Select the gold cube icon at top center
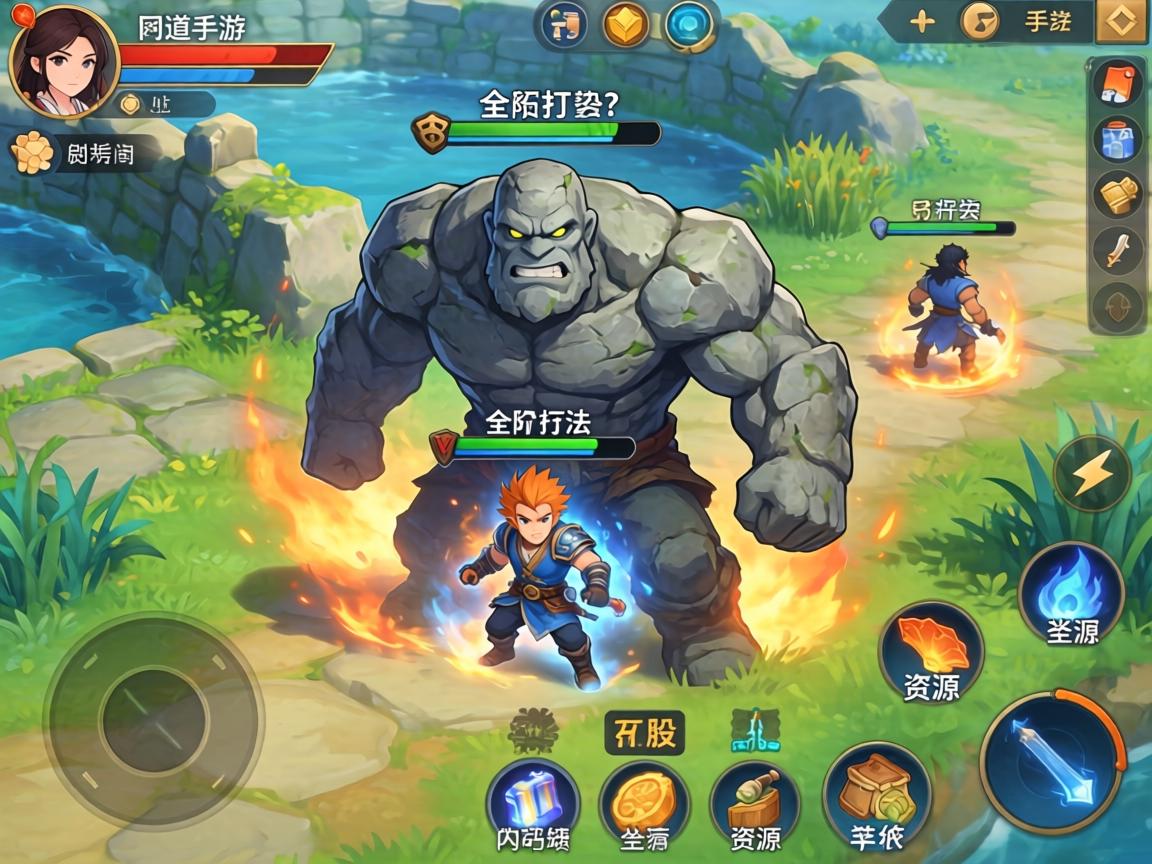 [626, 25]
